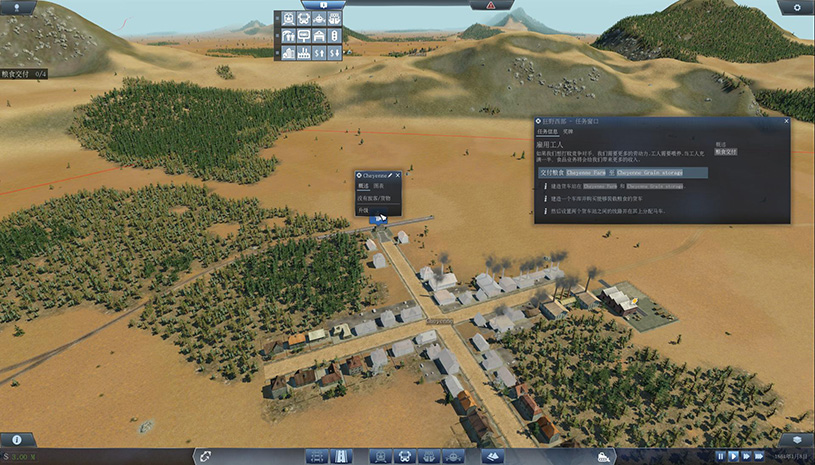
Task: Open the 图表 tab in Cheyenne popup
Action: click(x=379, y=186)
